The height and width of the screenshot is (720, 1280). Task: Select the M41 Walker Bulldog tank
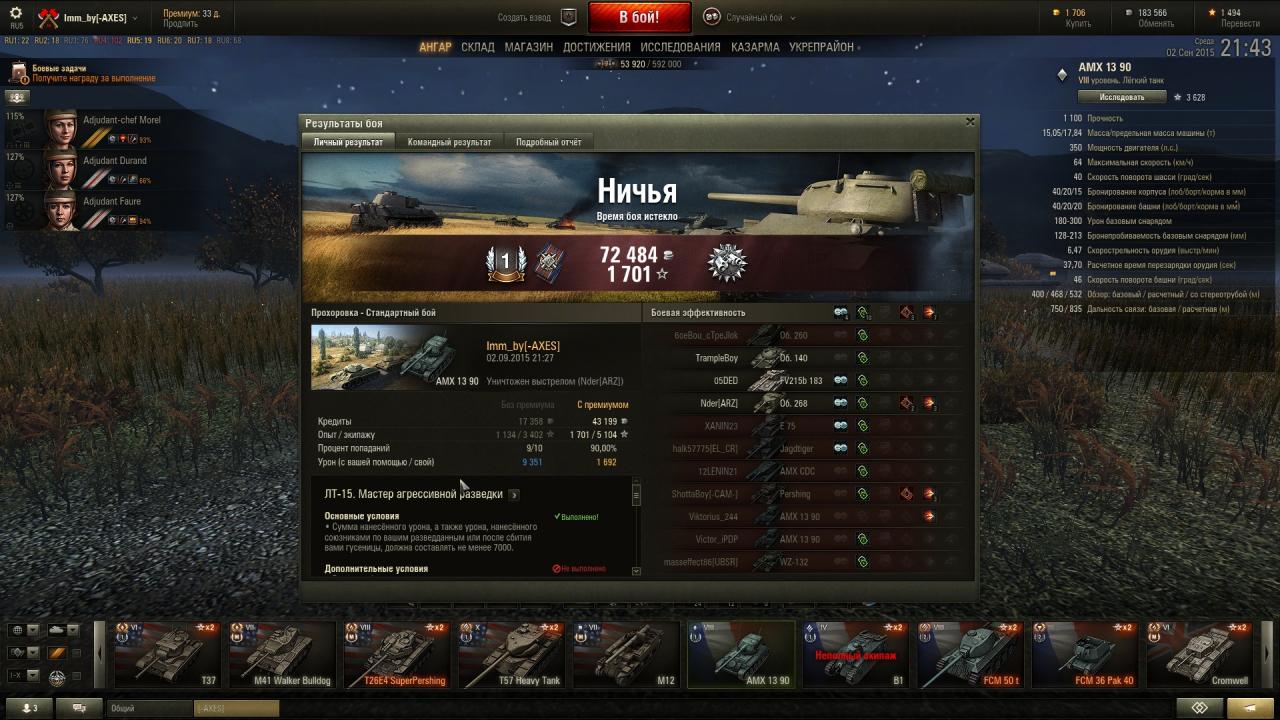281,655
